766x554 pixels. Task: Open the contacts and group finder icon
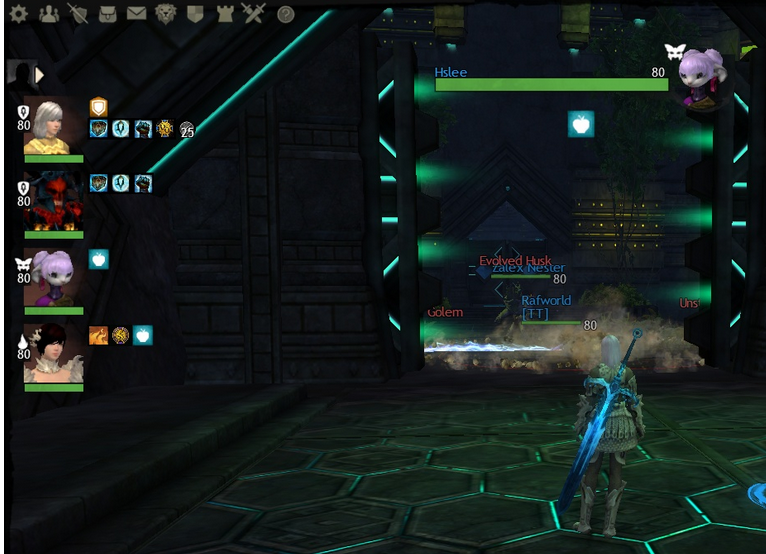click(x=47, y=14)
